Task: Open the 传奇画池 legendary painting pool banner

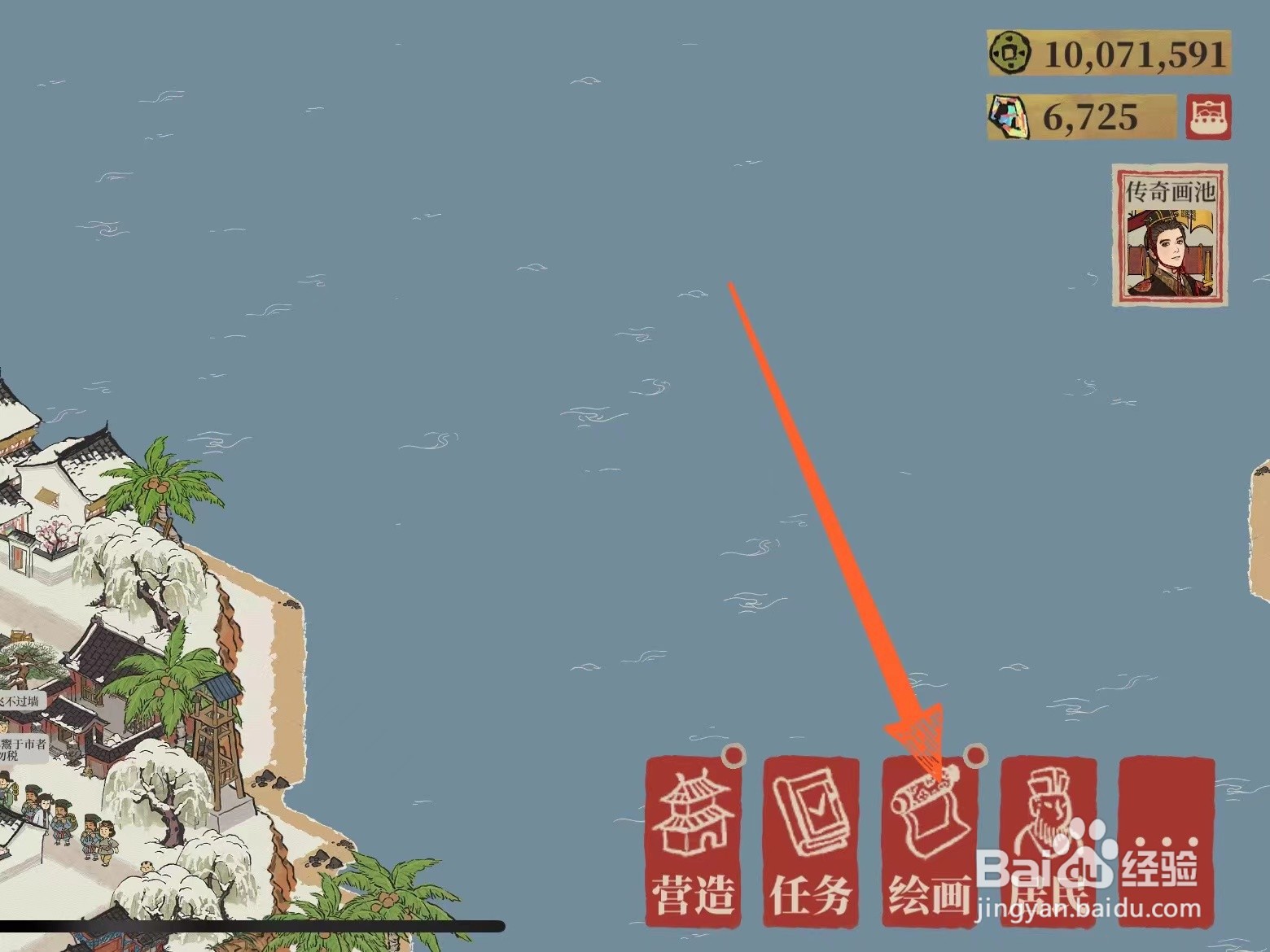Action: tap(1169, 234)
